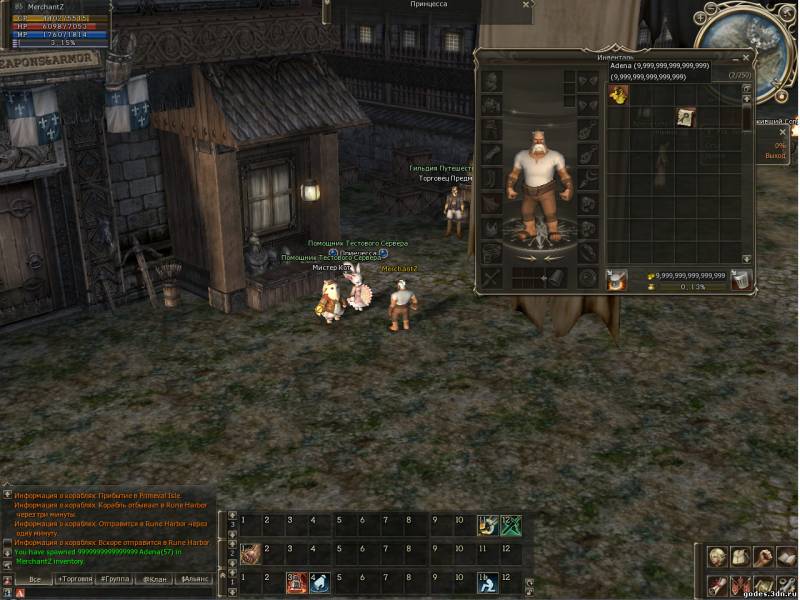The image size is (800, 600).
Task: Switch to the Все chat tab
Action: click(35, 579)
